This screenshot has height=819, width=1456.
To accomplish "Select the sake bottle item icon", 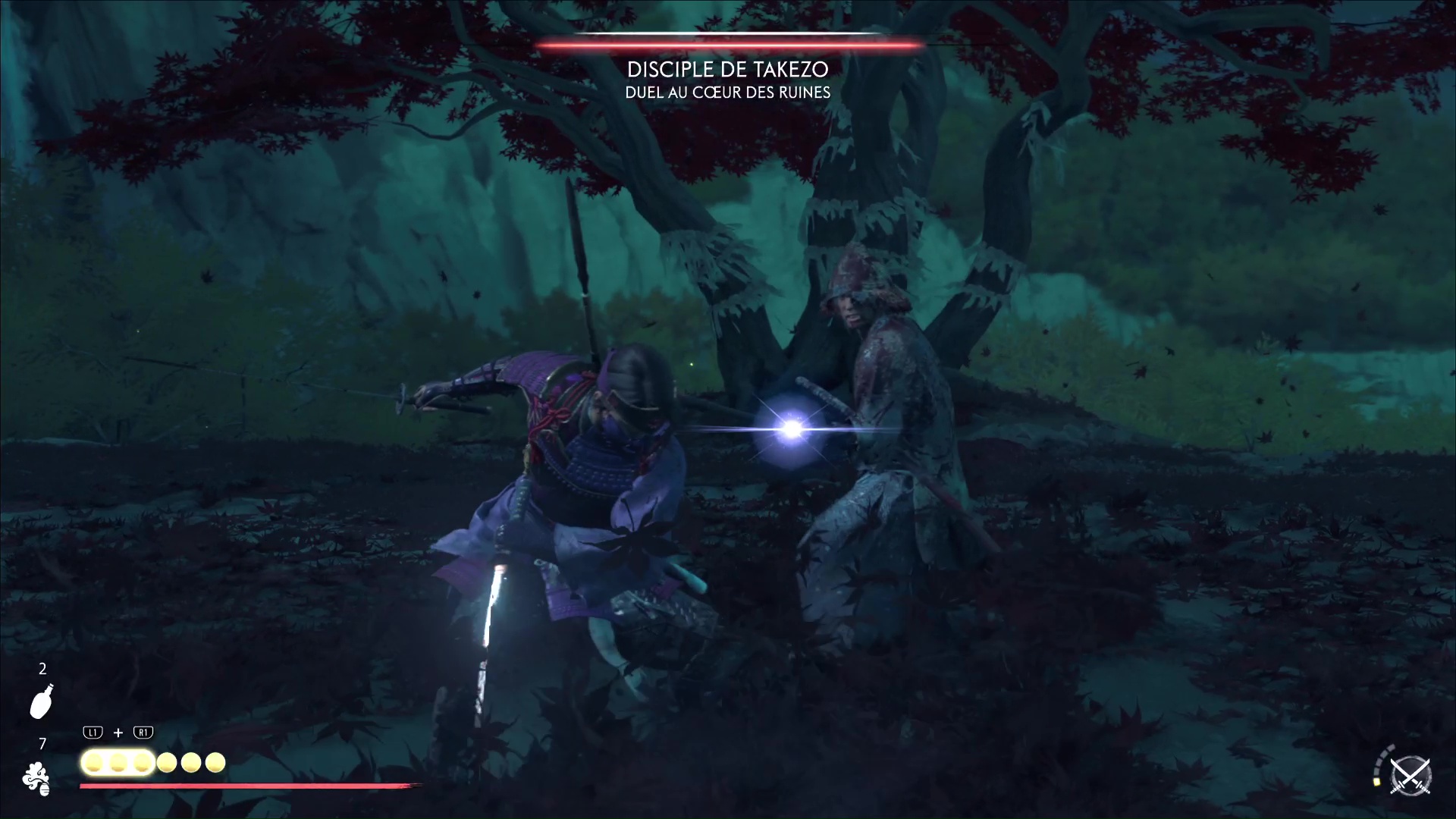I will coord(42,701).
